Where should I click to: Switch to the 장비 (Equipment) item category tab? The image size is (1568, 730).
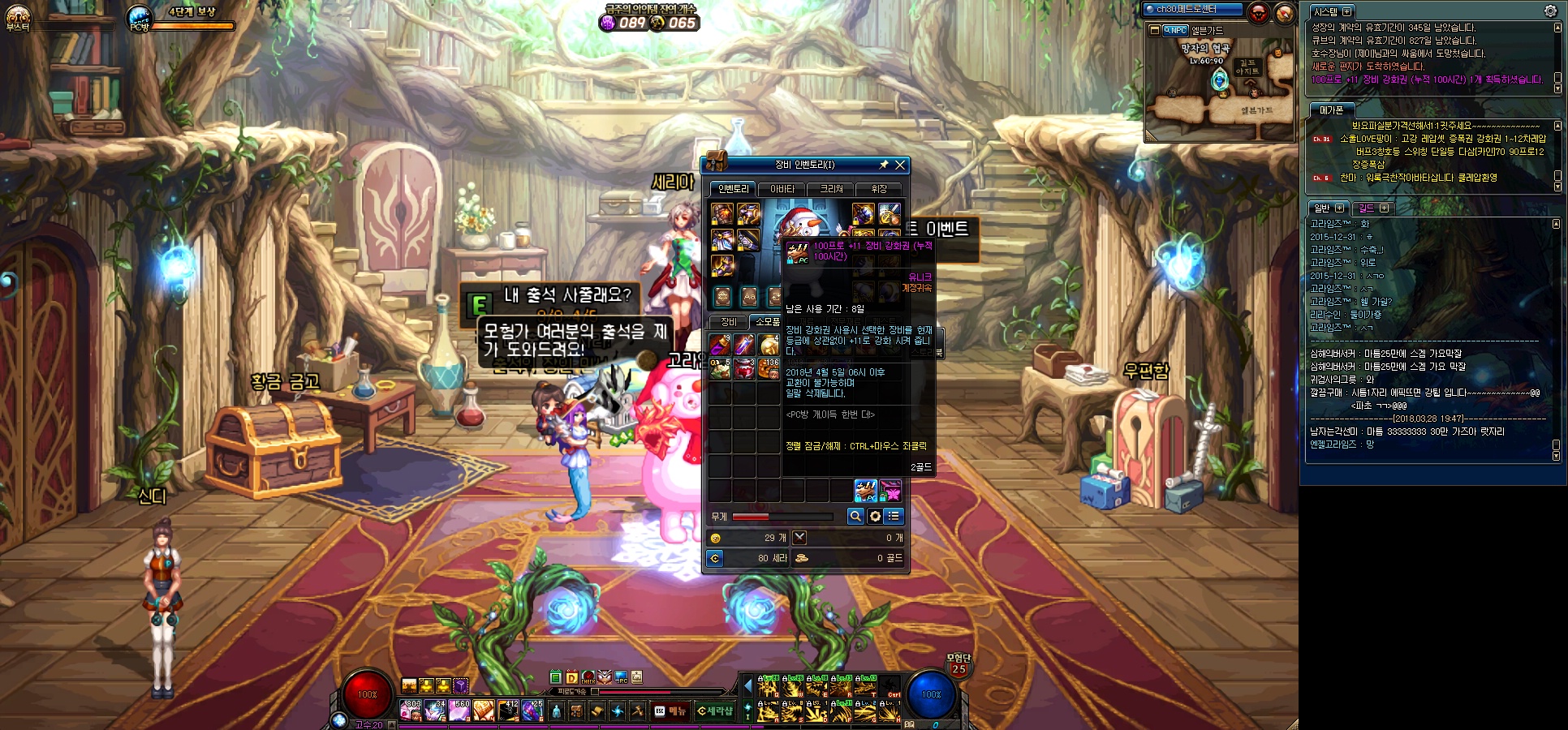[x=728, y=322]
